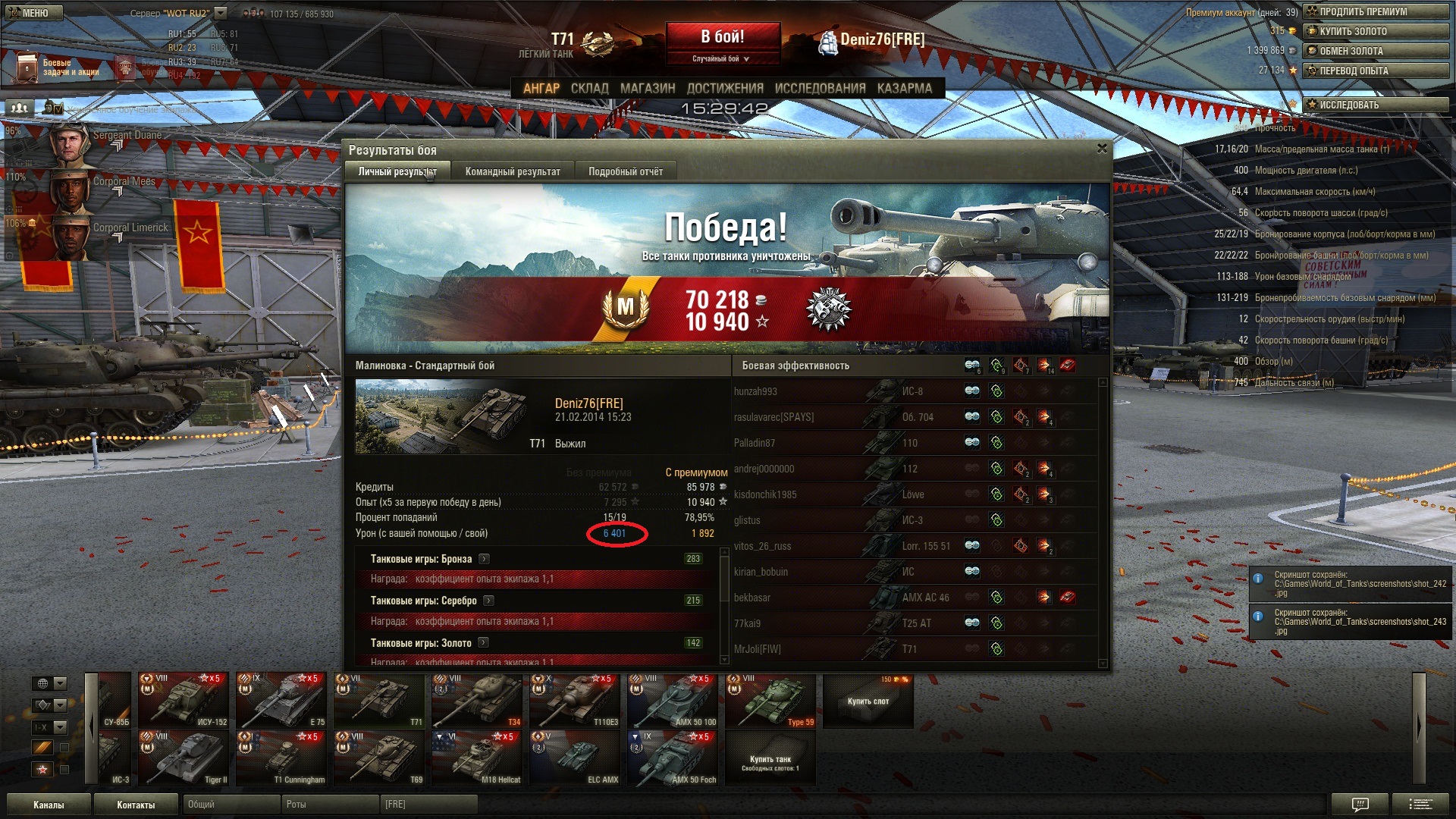Open the ОБМЕН ЗОЛОТА button

click(x=1376, y=51)
